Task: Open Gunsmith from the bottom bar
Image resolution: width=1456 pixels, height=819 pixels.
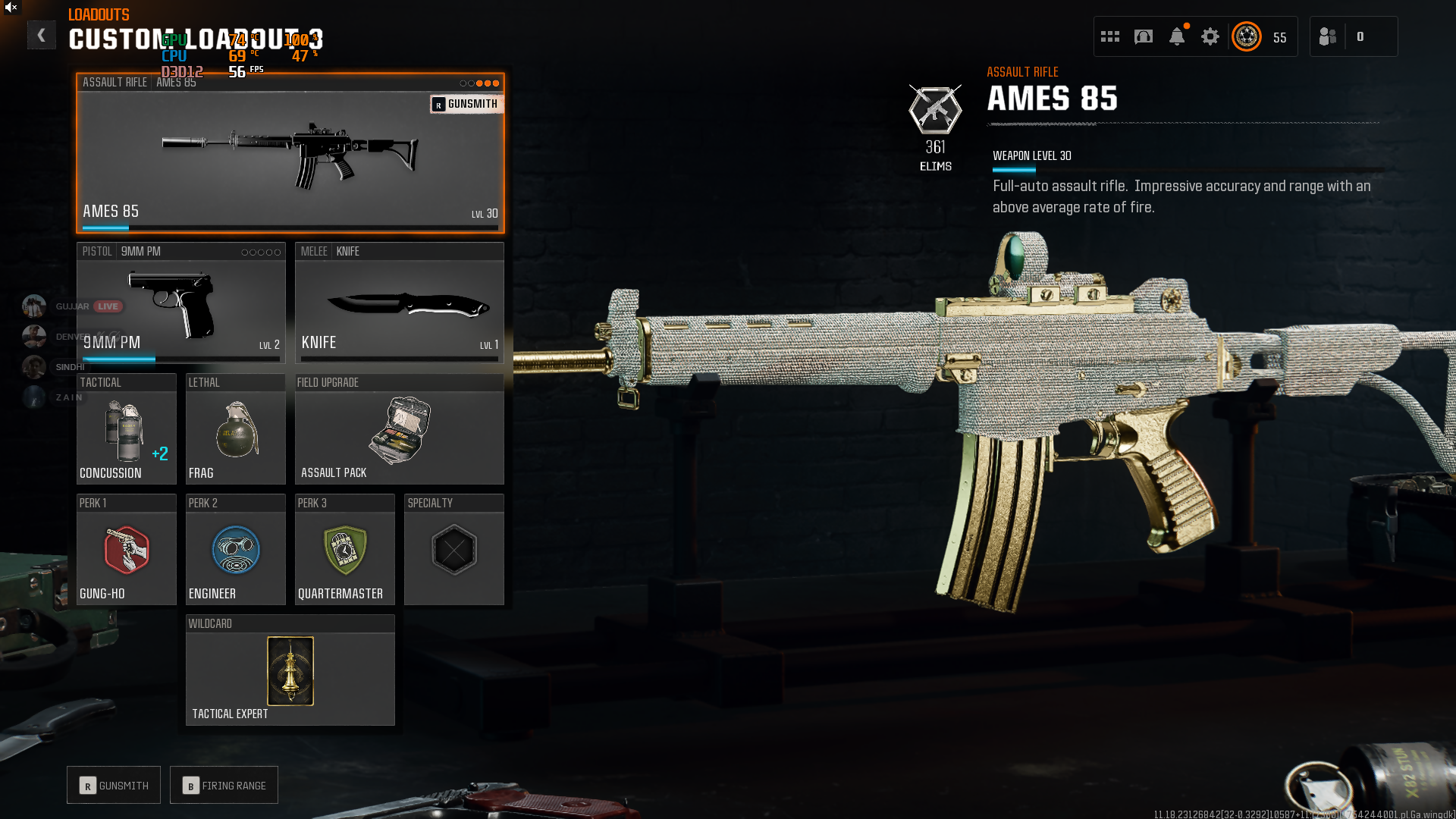Action: [114, 786]
